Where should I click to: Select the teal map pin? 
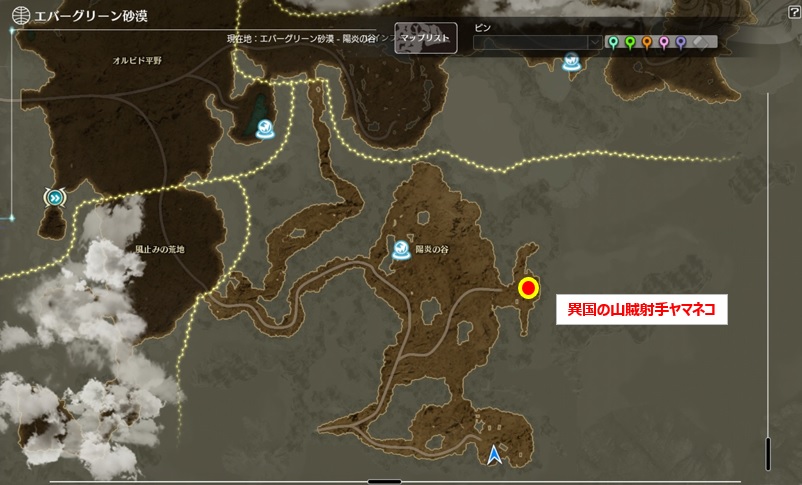[614, 43]
